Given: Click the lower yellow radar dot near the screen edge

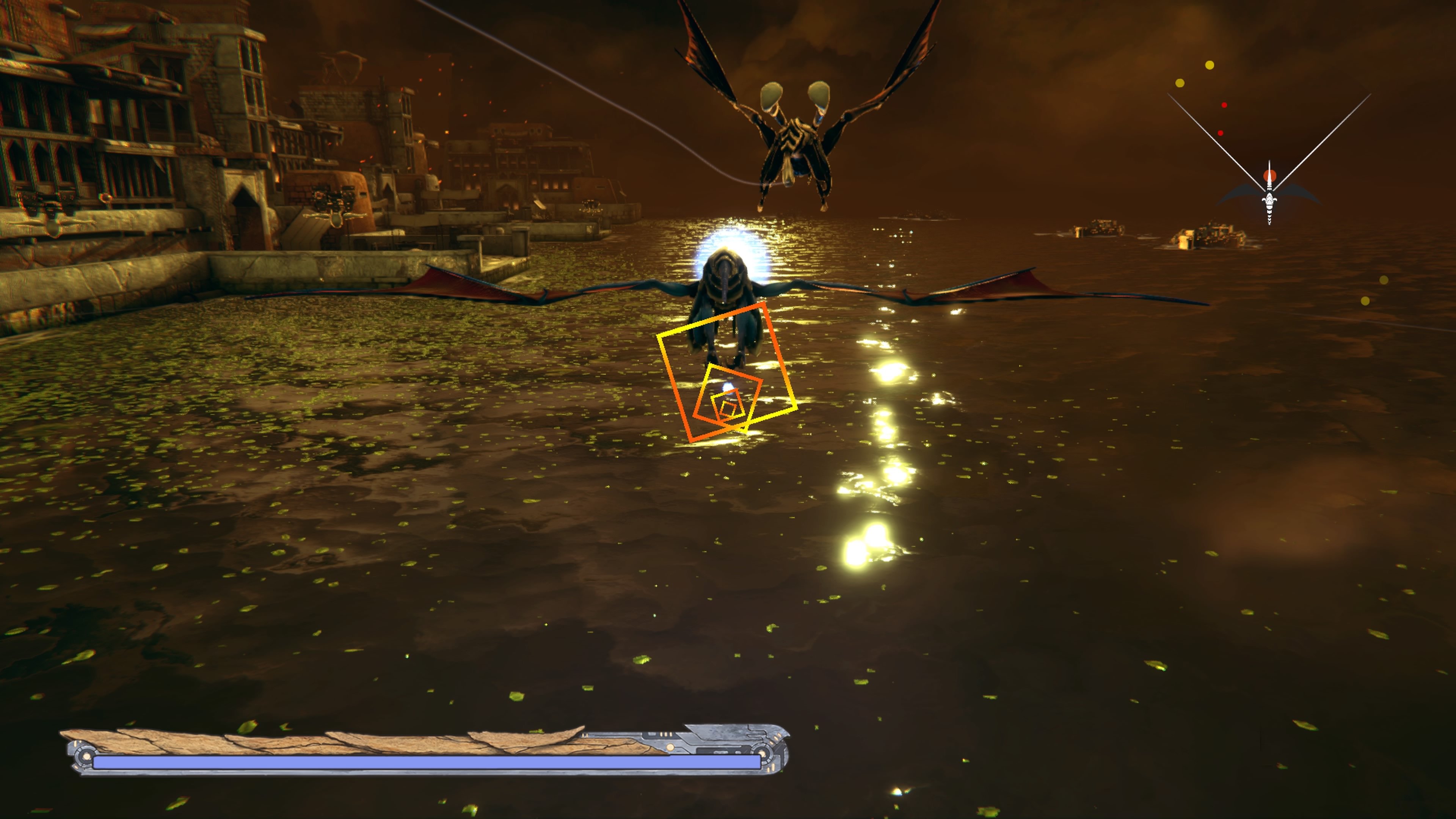Looking at the screenshot, I should pos(1181,83).
